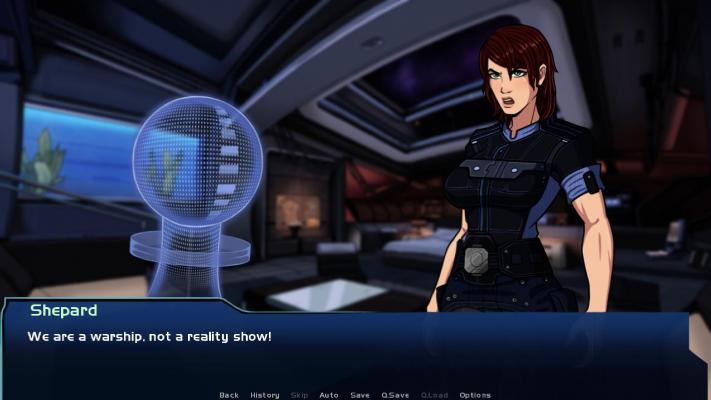The image size is (711, 400).
Task: Click the Skip button
Action: coord(299,395)
